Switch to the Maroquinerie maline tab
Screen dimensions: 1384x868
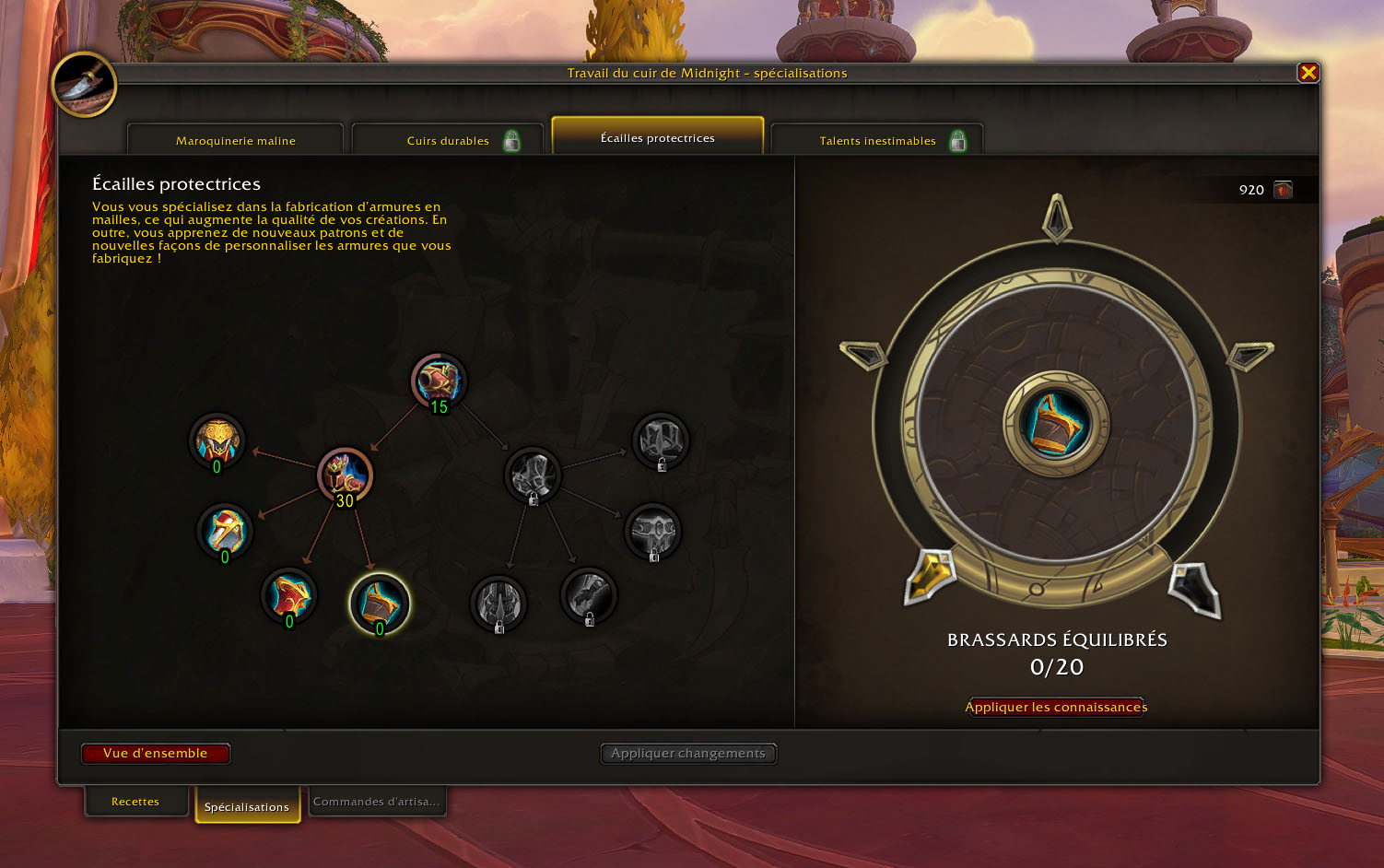[236, 140]
